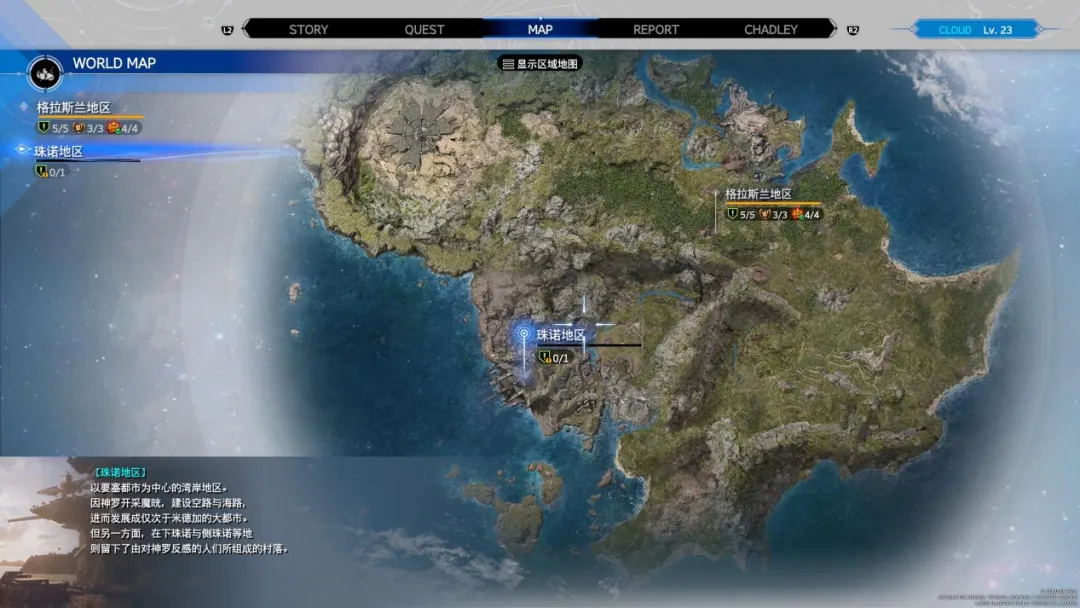The image size is (1080, 608).
Task: Open the QUEST tab
Action: tap(424, 29)
